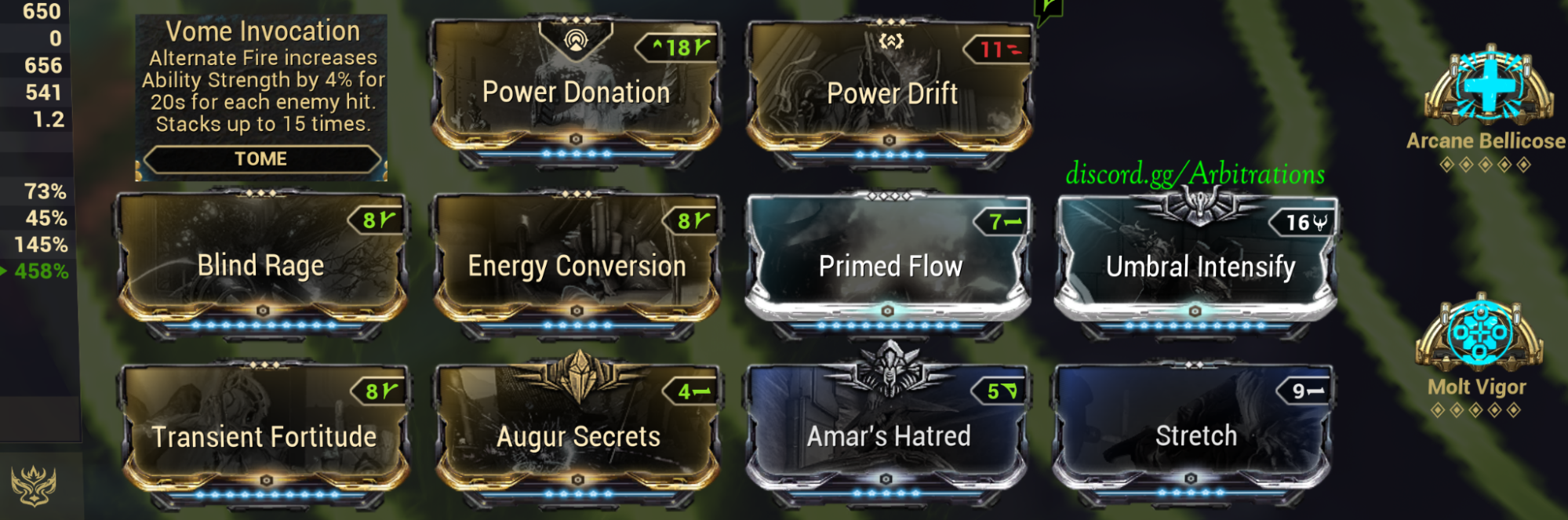Pick the Amar's Hatred mod card
The image size is (1568, 520).
[x=888, y=435]
